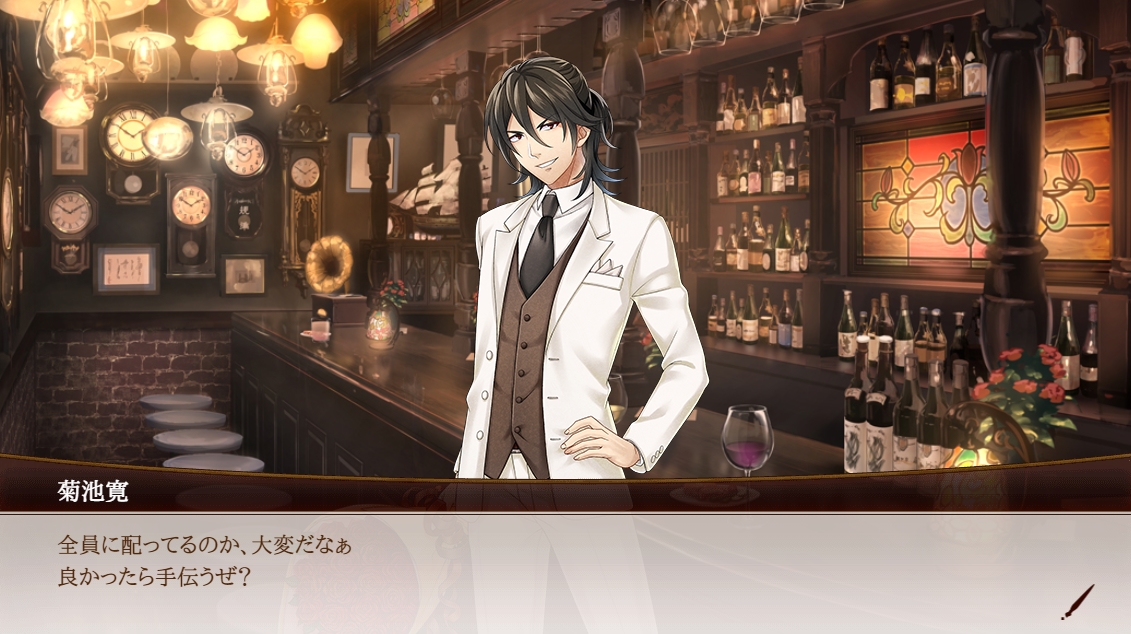Click the quill pen icon to advance dialogue
Viewport: 1131px width, 634px height.
pyautogui.click(x=1077, y=602)
